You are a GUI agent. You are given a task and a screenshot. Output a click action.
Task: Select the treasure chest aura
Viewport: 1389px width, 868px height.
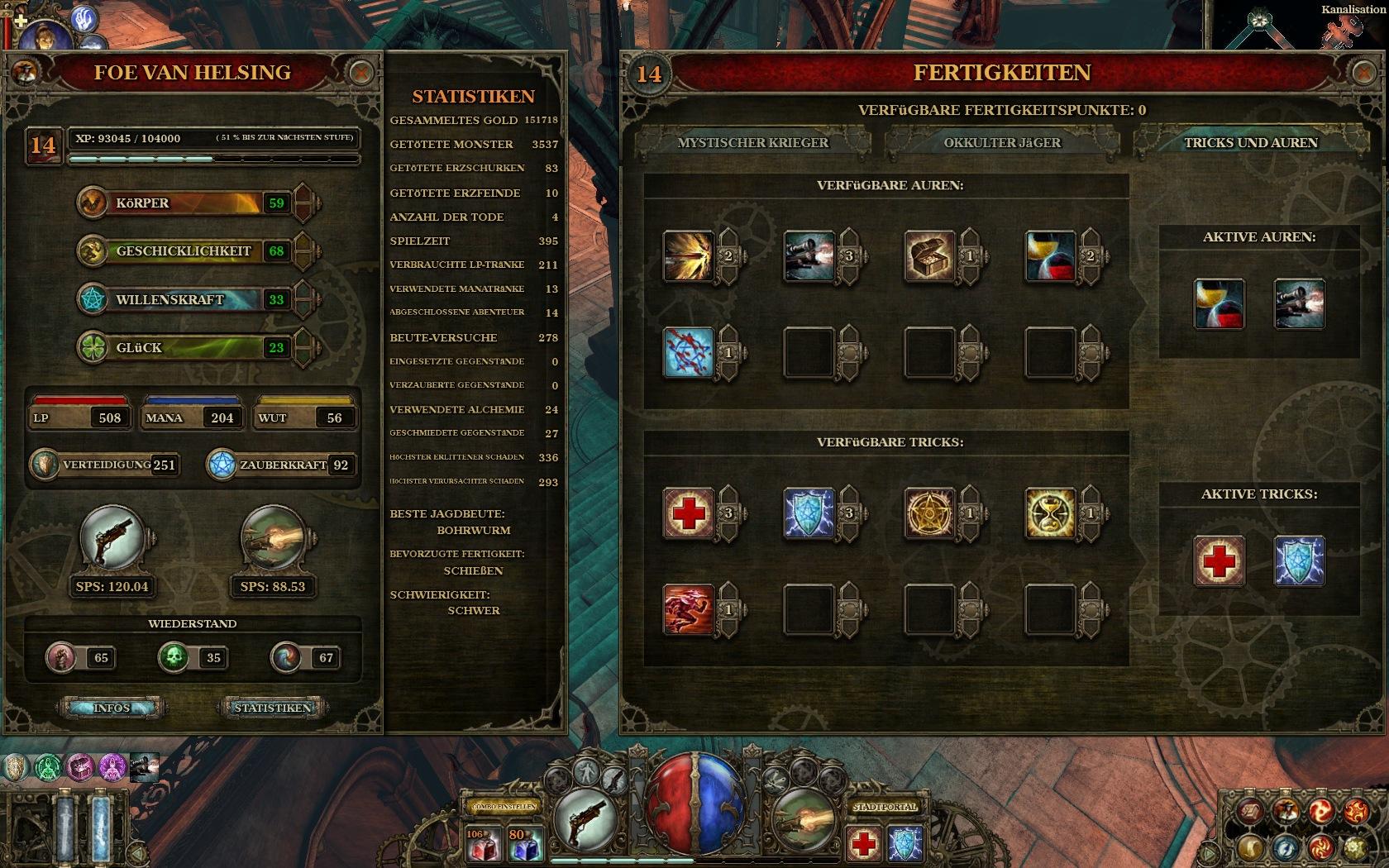point(929,256)
